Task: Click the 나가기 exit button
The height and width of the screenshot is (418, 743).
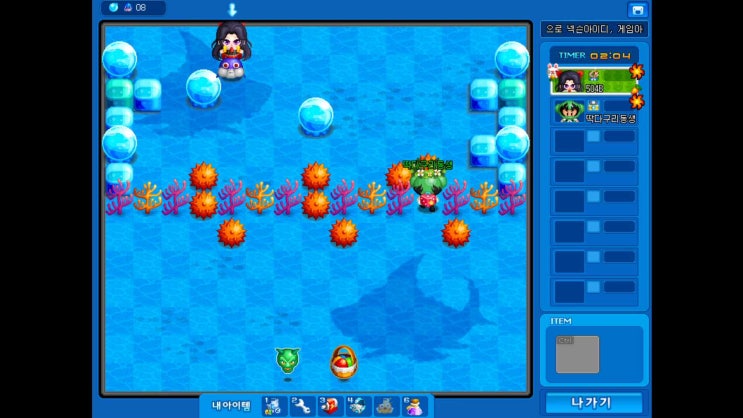Action: [x=593, y=403]
